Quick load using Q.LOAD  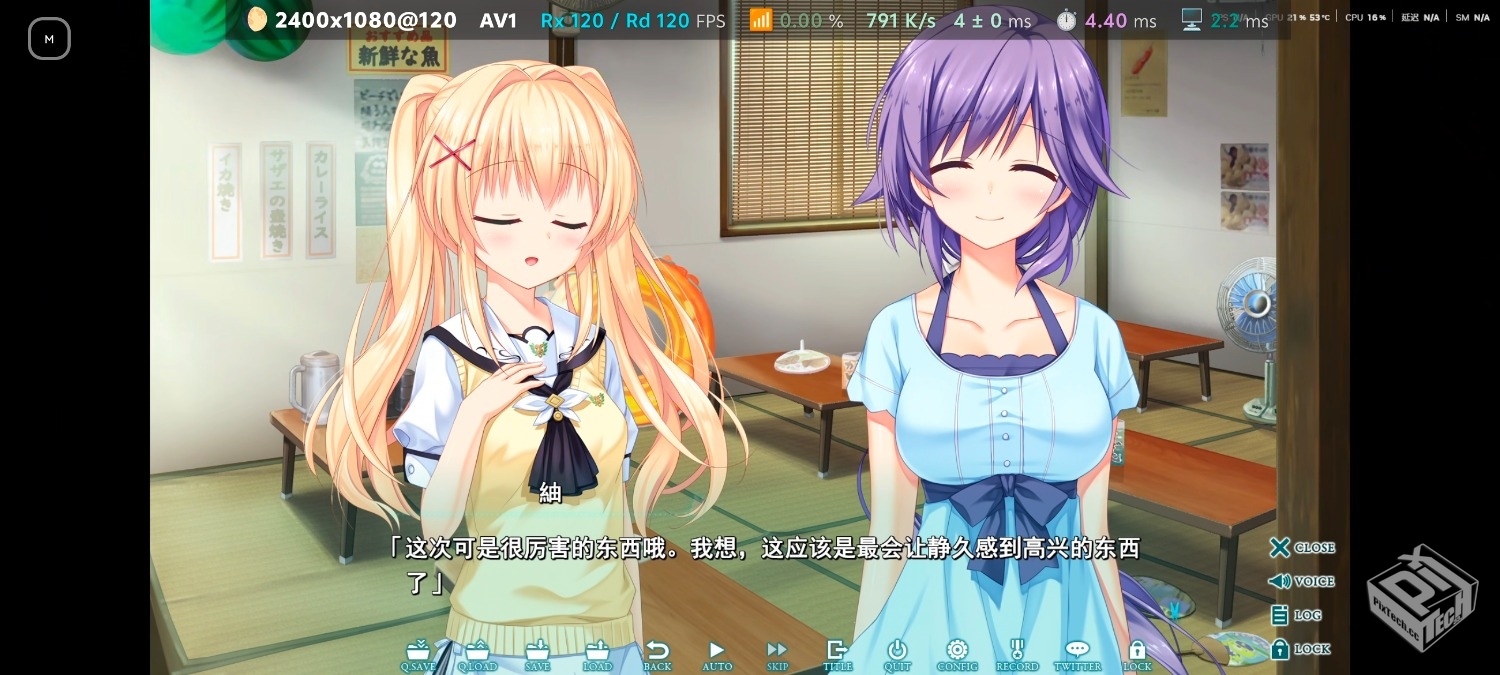[477, 654]
